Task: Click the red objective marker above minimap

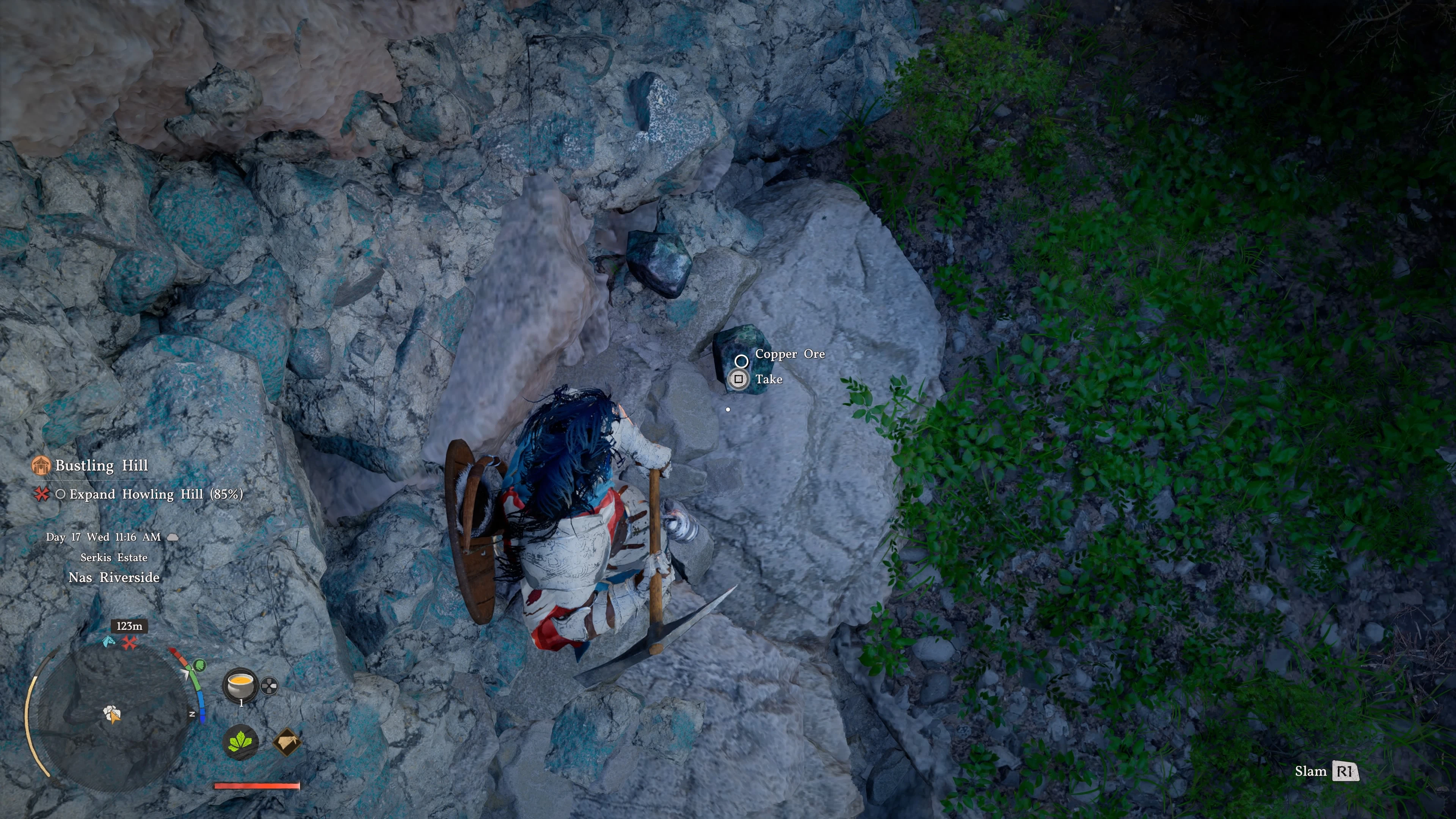Action: click(x=130, y=643)
